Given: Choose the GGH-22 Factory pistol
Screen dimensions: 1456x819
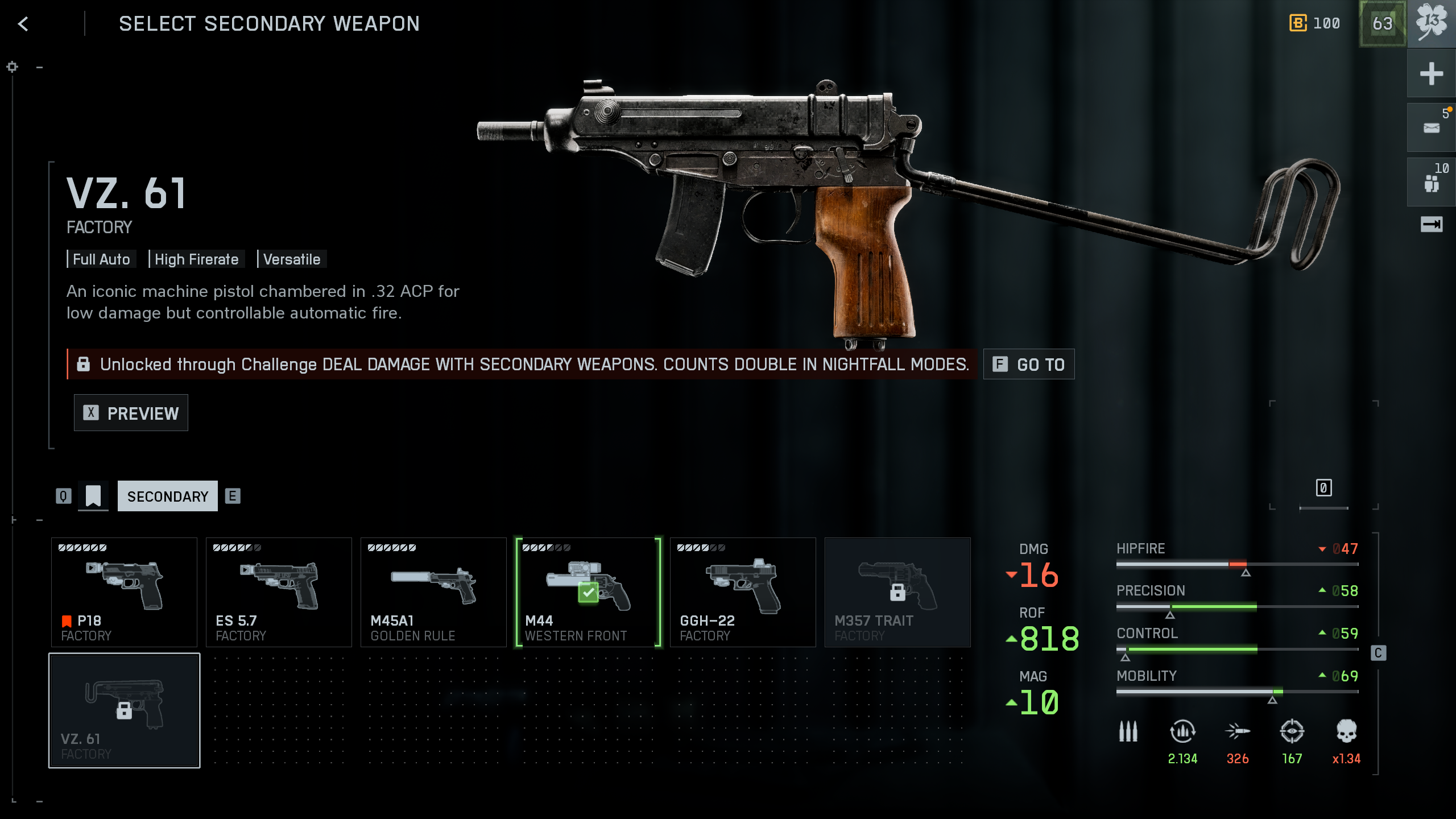Looking at the screenshot, I should [743, 591].
